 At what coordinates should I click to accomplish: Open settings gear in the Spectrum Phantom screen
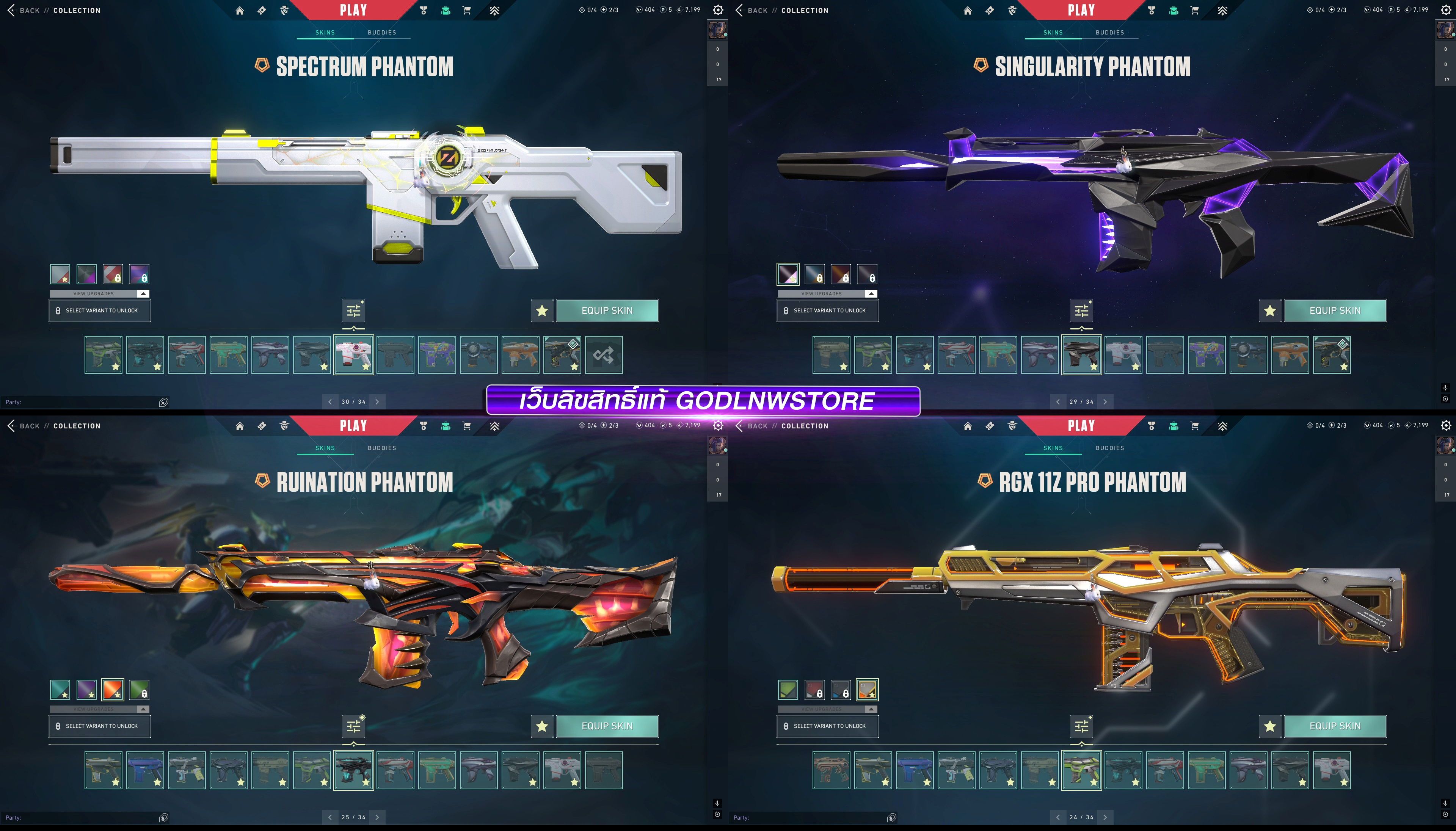click(x=718, y=10)
